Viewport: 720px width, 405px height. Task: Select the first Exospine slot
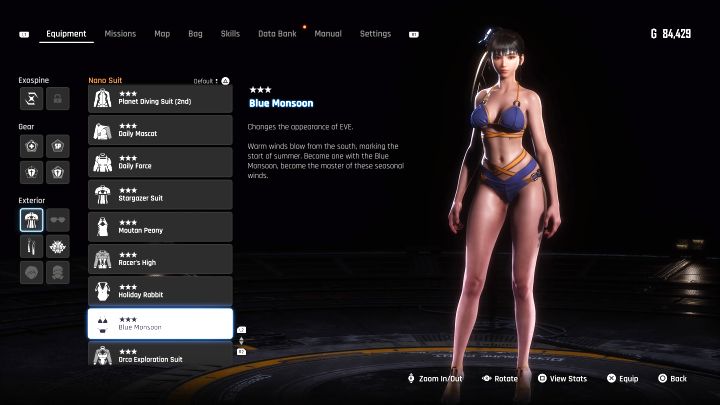(31, 98)
